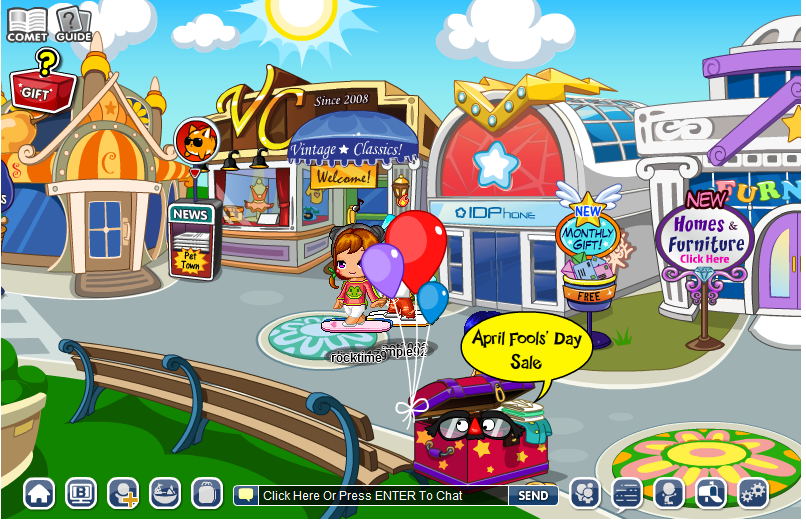The height and width of the screenshot is (524, 806).
Task: Open the Homes & Furniture sign
Action: click(706, 242)
